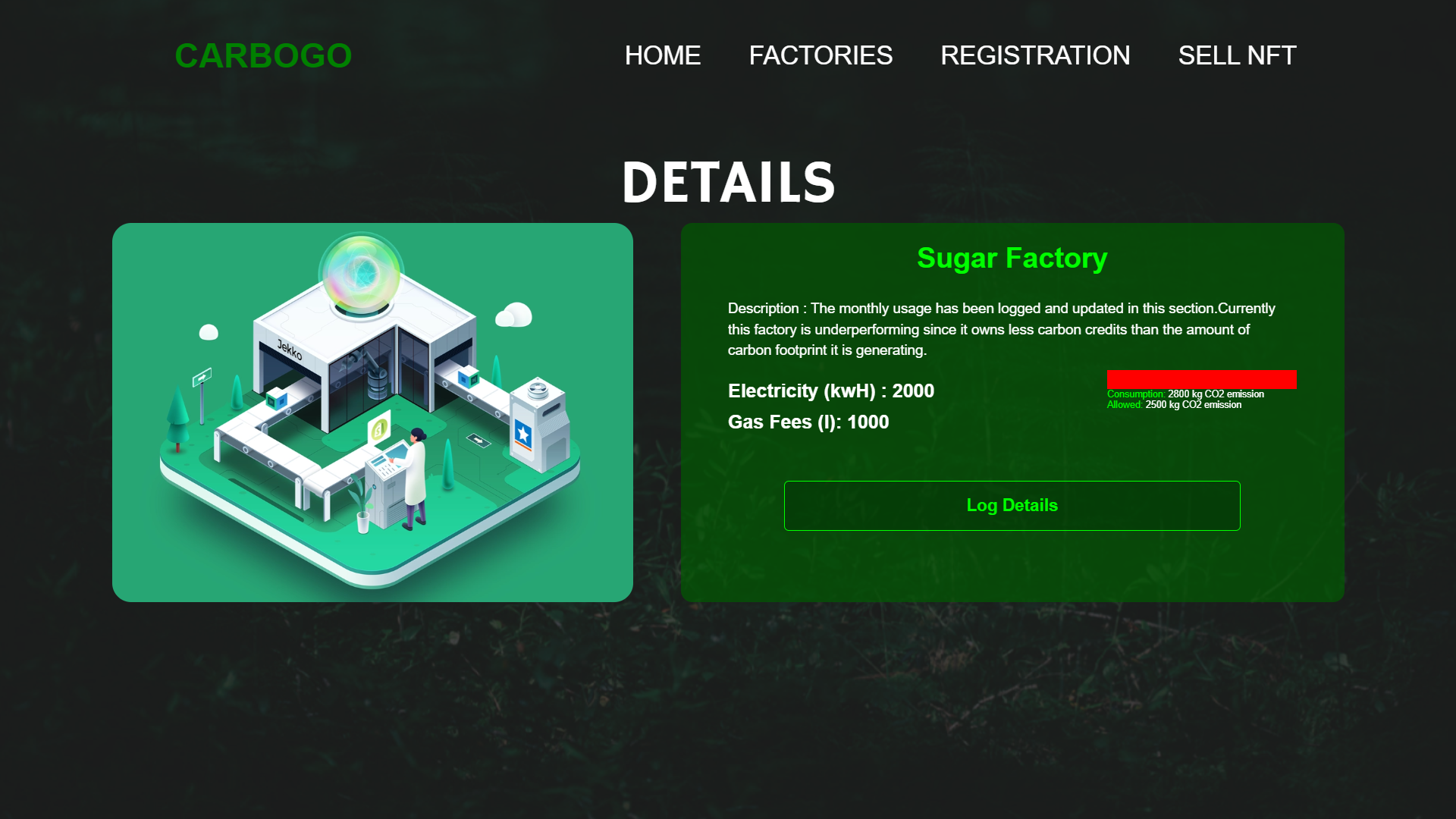
Task: Click the arrow floor marker near the machine
Action: 476,440
